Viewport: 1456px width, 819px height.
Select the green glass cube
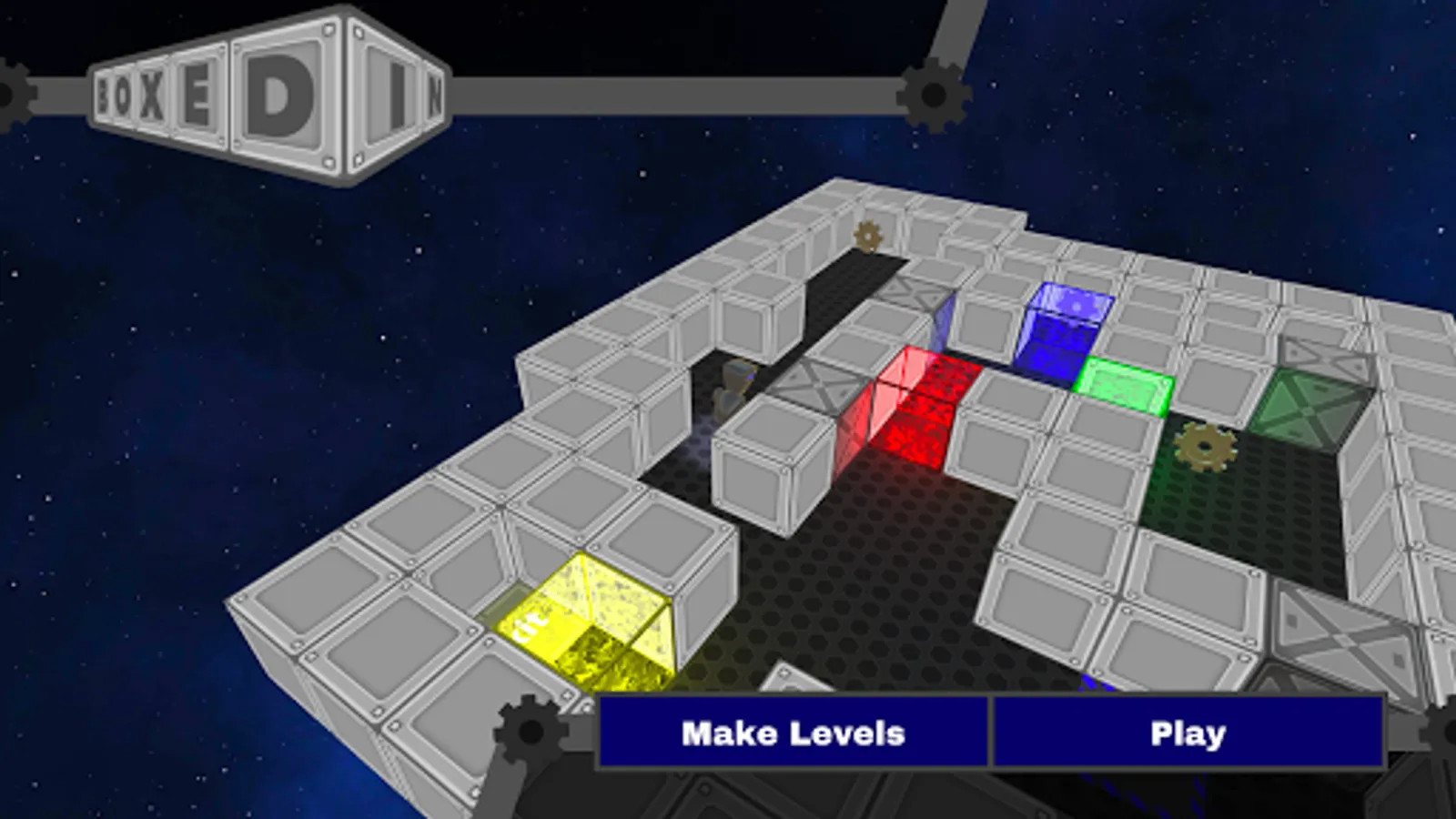(1124, 387)
